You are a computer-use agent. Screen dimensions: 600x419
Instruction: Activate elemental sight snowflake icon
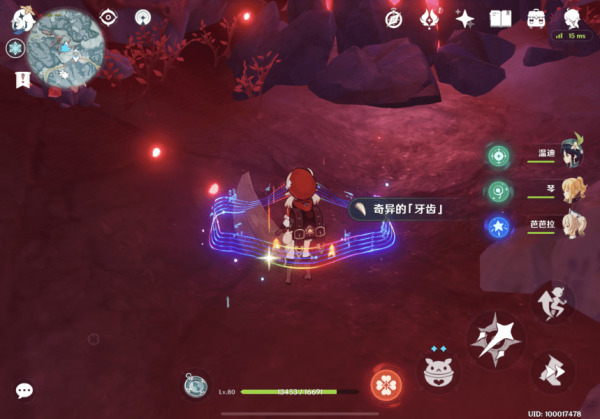[x=15, y=48]
